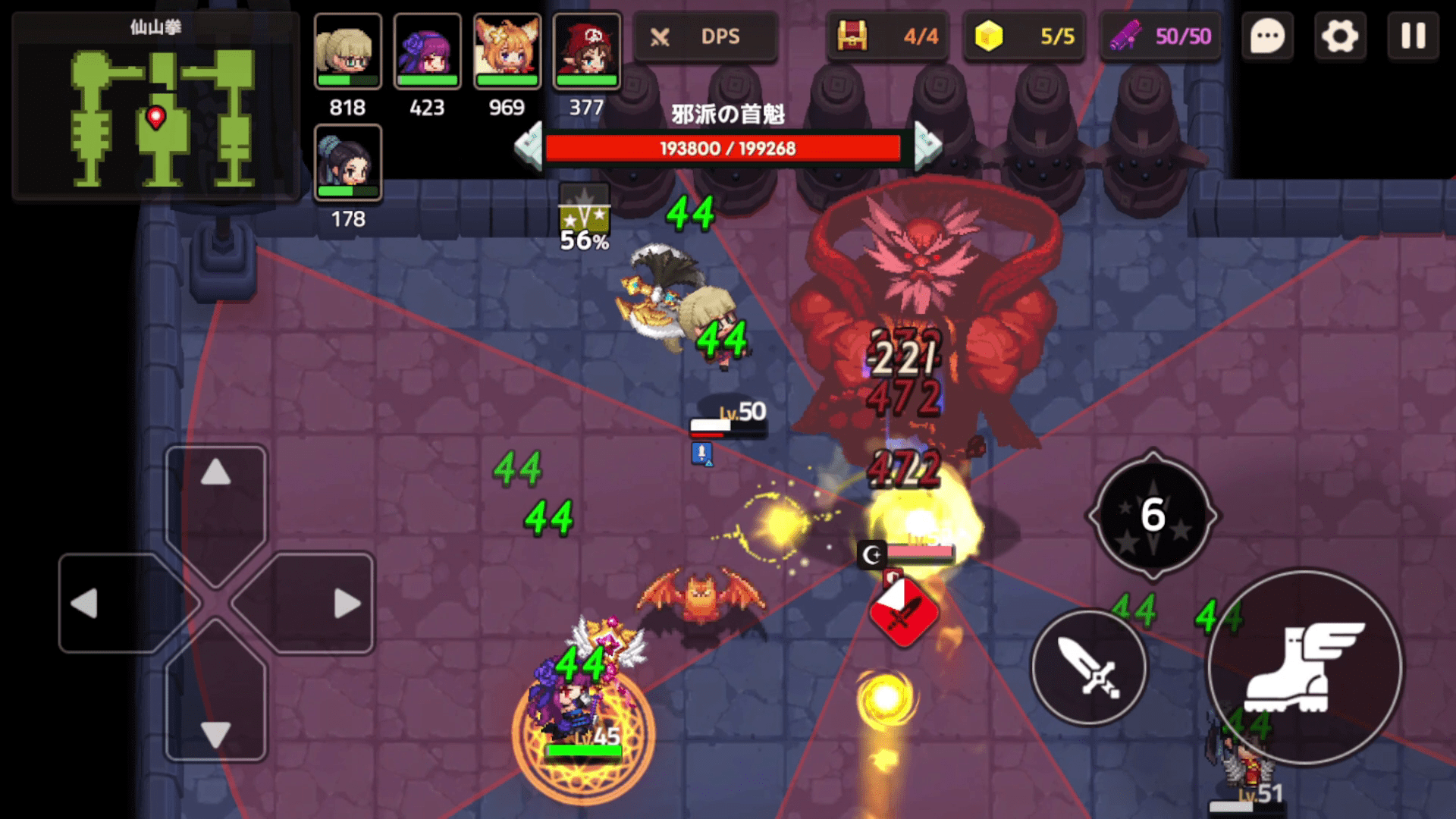Tap the down arrow on the D-pad
Viewport: 1456px width, 819px height.
point(216,734)
